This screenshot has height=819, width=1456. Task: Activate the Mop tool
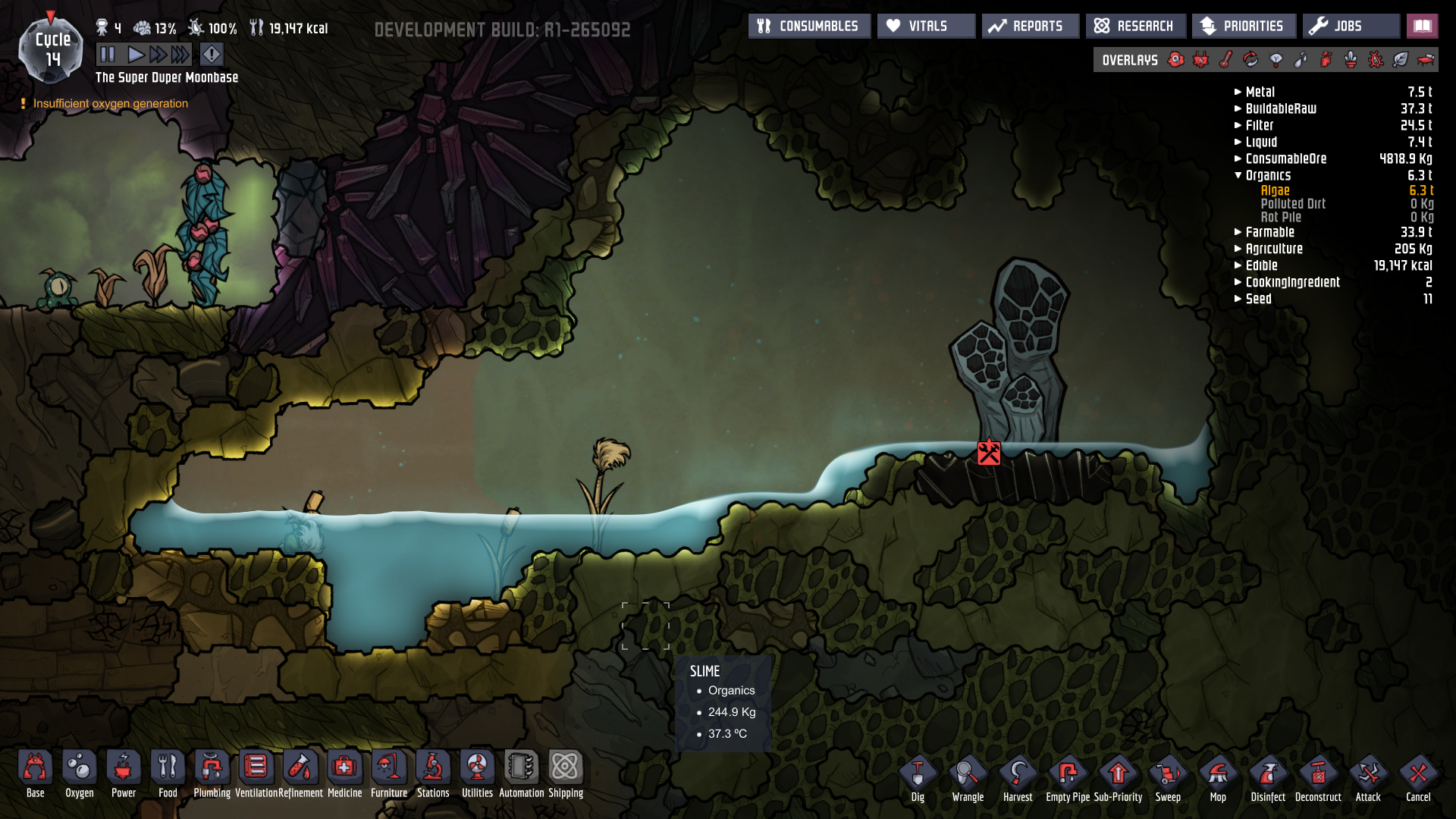tap(1218, 779)
